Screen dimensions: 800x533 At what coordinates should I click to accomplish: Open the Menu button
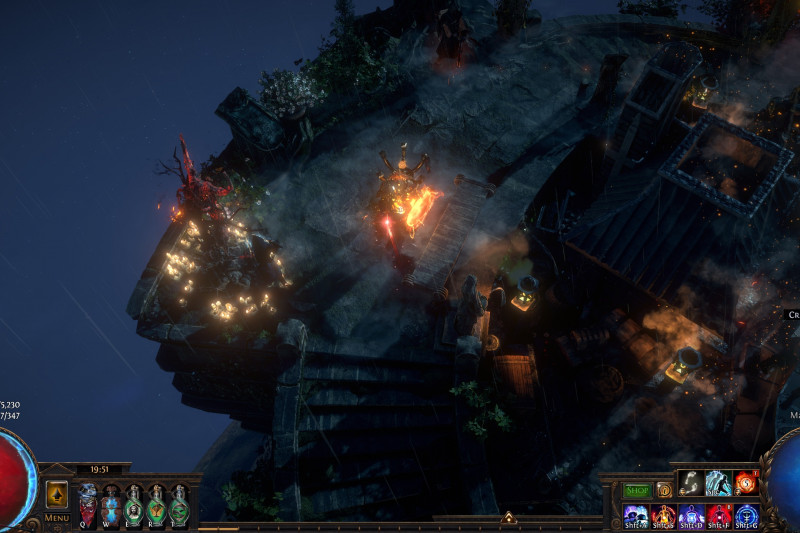coord(57,518)
